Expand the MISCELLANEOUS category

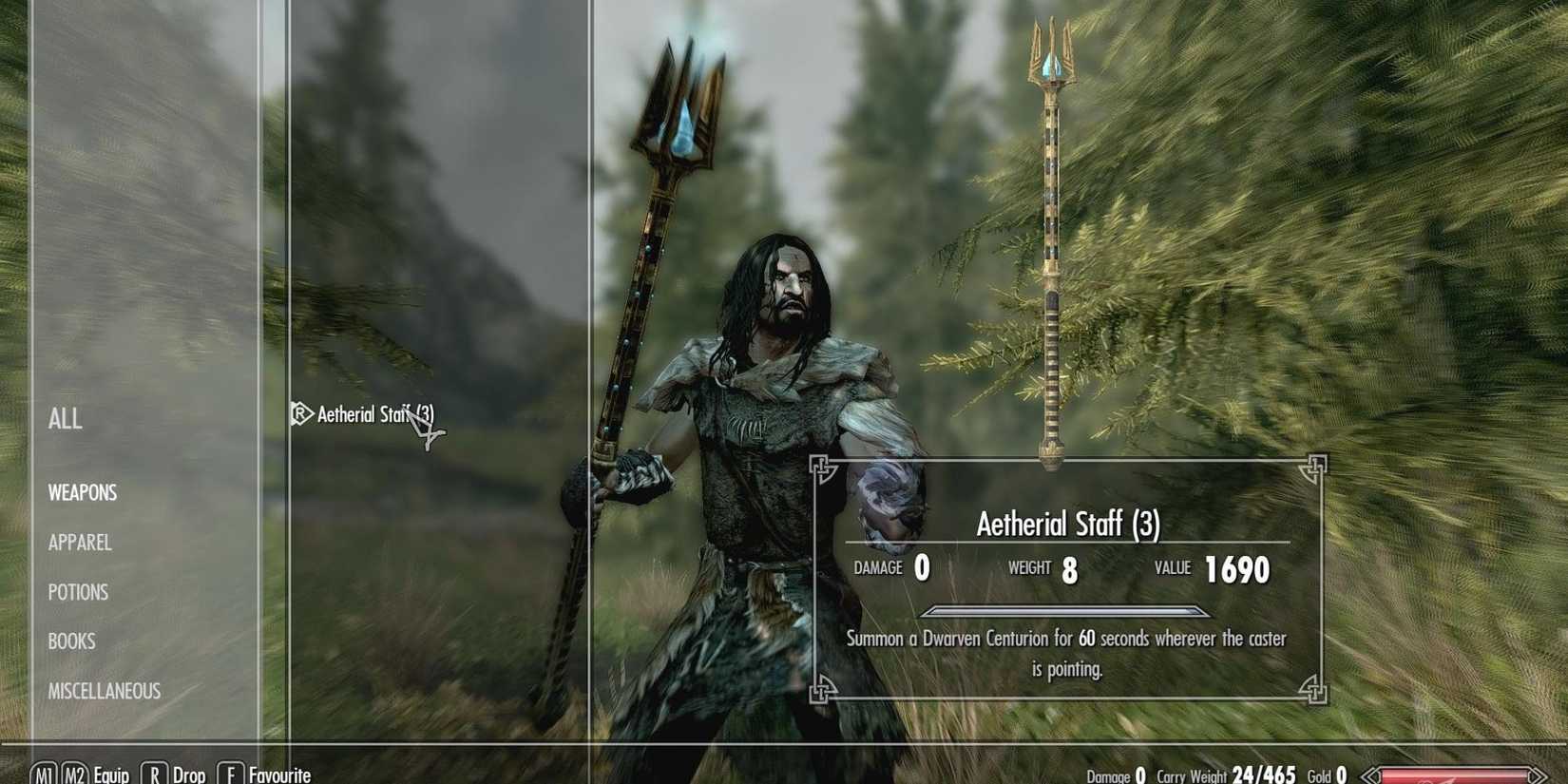(104, 692)
